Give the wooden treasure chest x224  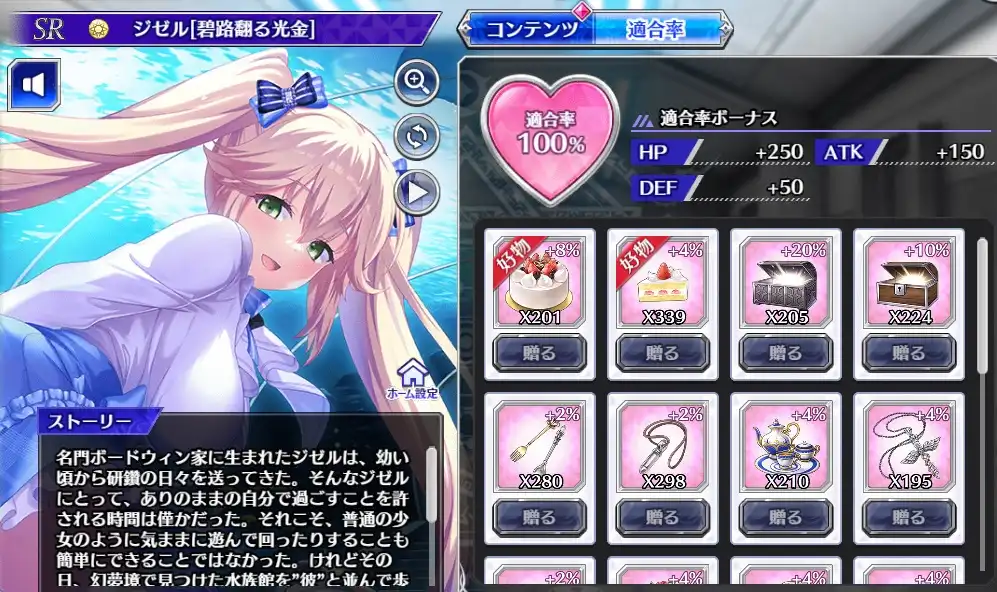click(x=908, y=353)
